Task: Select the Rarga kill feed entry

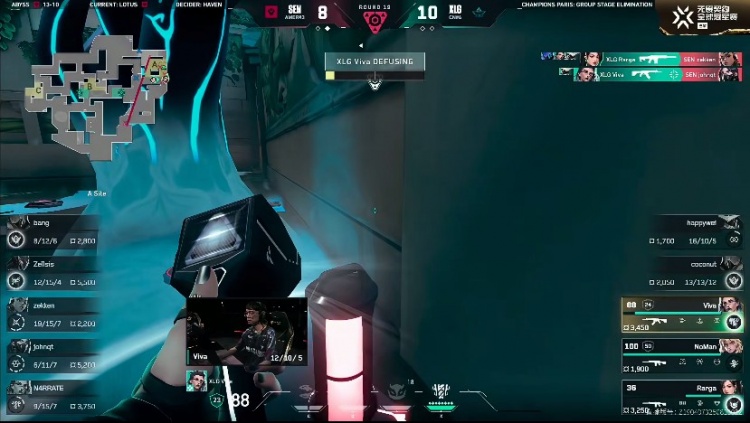Action: (642, 59)
